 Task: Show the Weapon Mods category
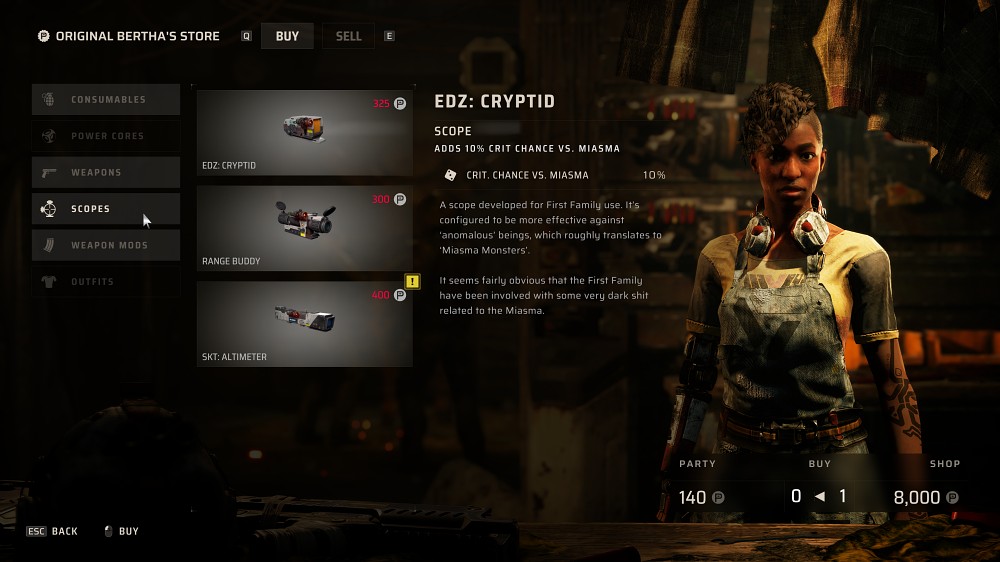[106, 245]
